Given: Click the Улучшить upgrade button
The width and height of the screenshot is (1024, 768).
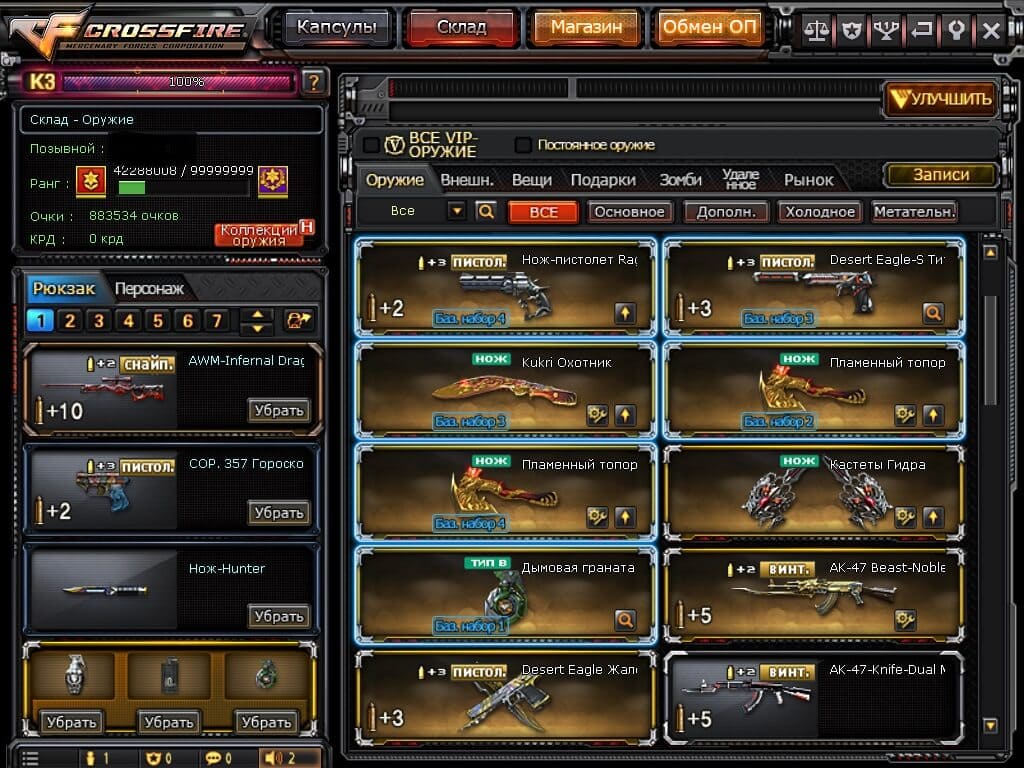Looking at the screenshot, I should pyautogui.click(x=942, y=98).
